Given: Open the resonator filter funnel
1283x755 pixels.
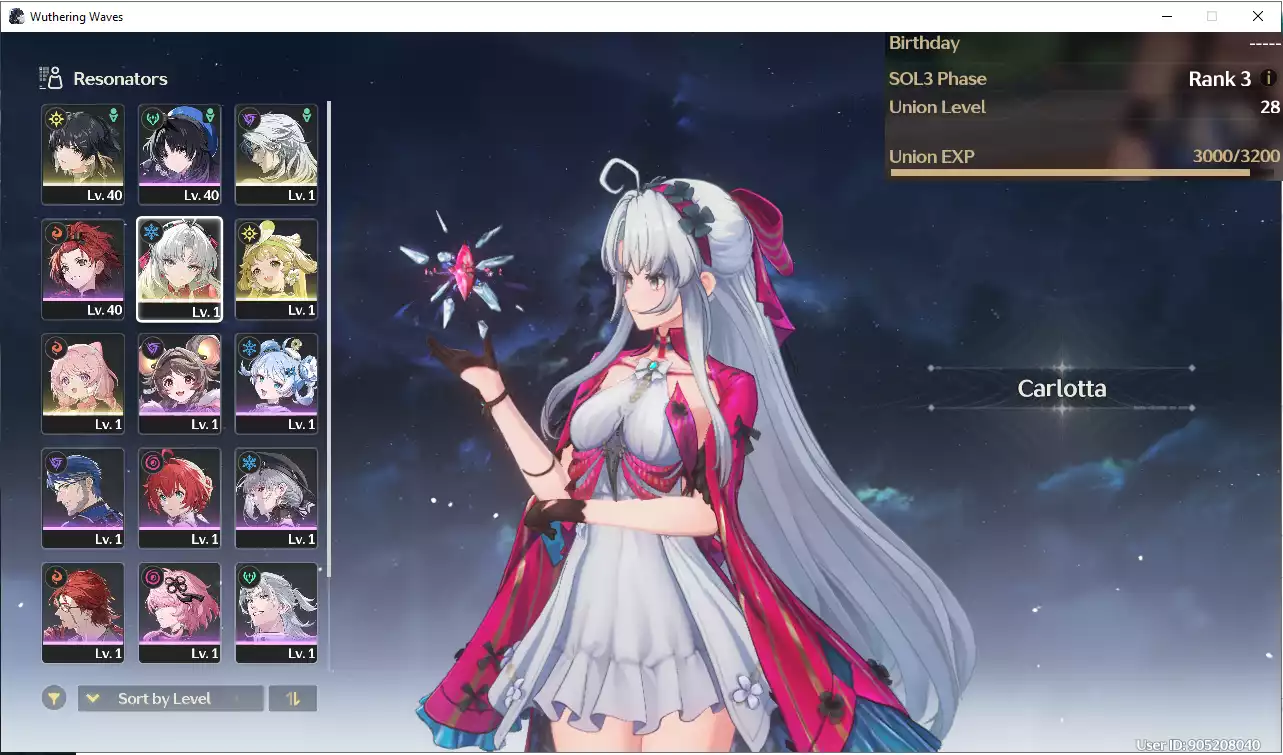Looking at the screenshot, I should pos(54,698).
